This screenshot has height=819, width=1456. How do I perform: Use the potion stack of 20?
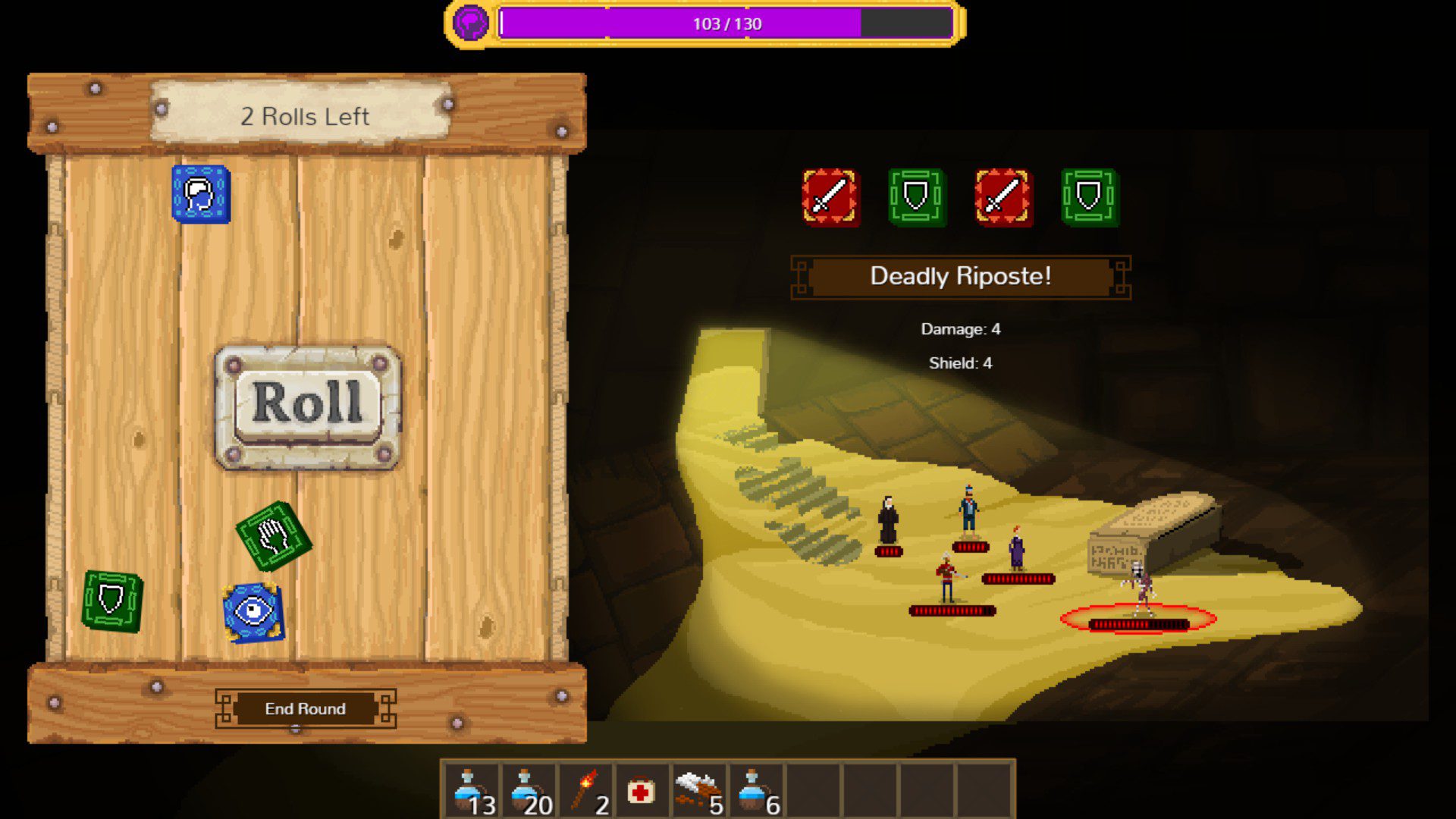tap(528, 792)
